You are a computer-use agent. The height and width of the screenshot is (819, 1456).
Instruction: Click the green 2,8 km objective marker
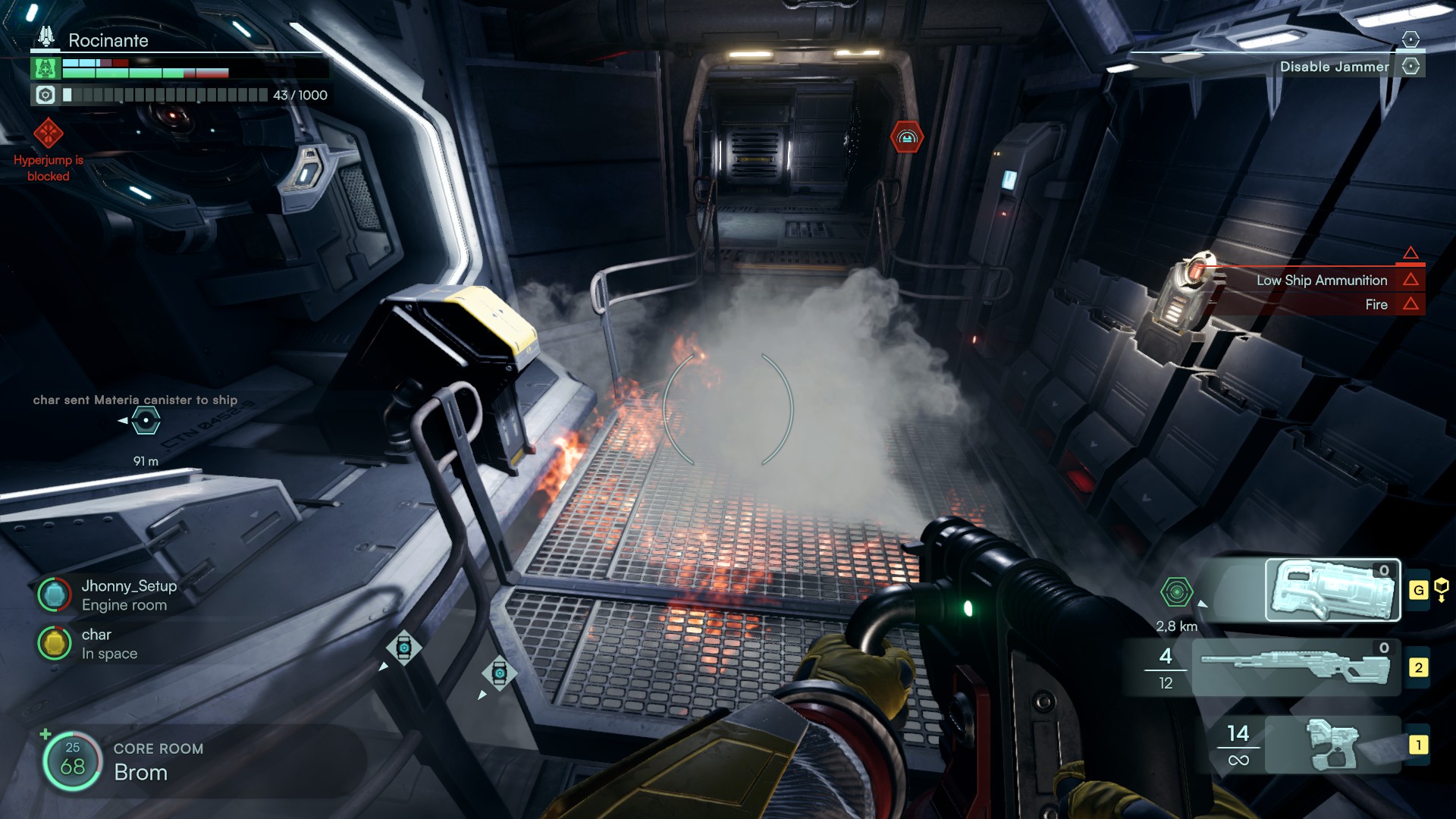click(1176, 591)
